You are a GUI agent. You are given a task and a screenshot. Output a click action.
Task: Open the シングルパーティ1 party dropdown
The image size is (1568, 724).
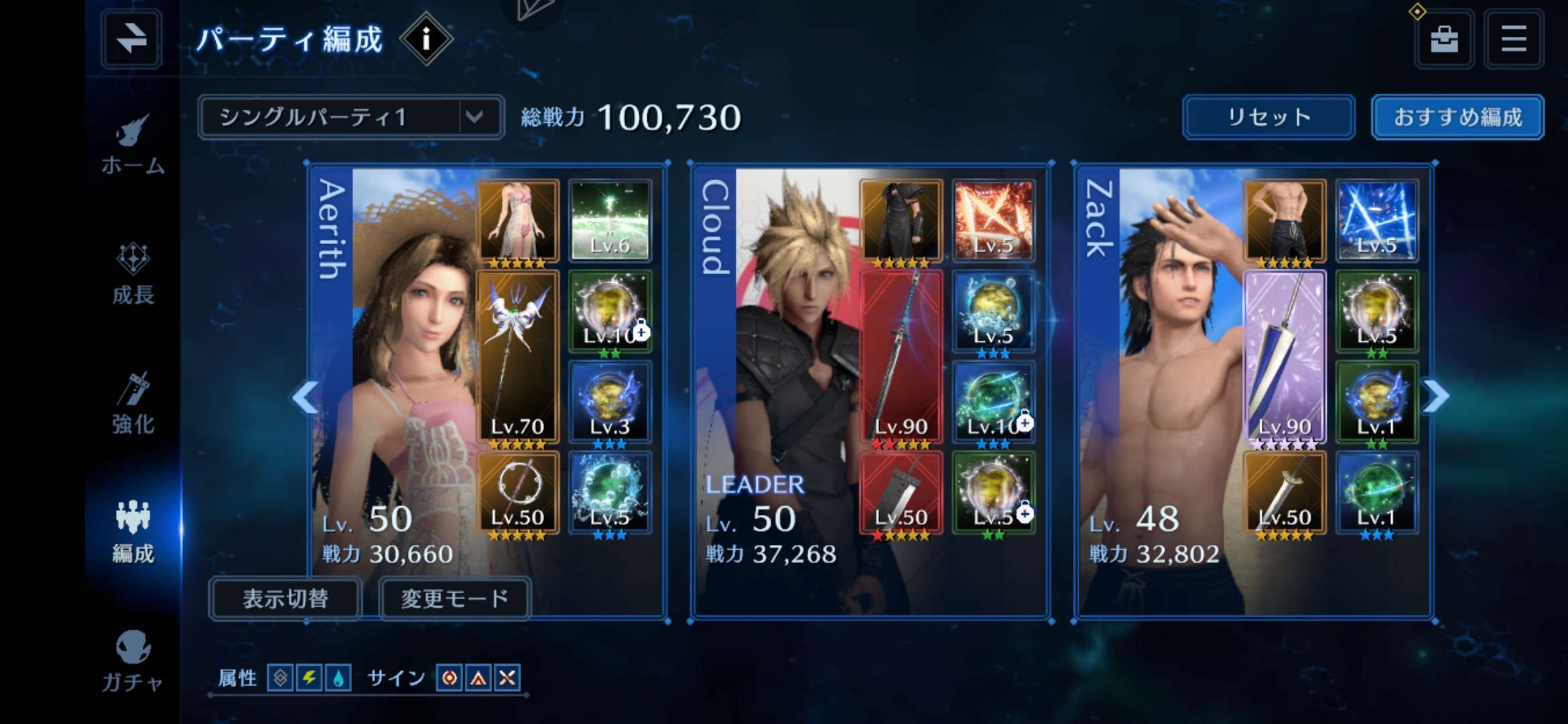click(350, 117)
